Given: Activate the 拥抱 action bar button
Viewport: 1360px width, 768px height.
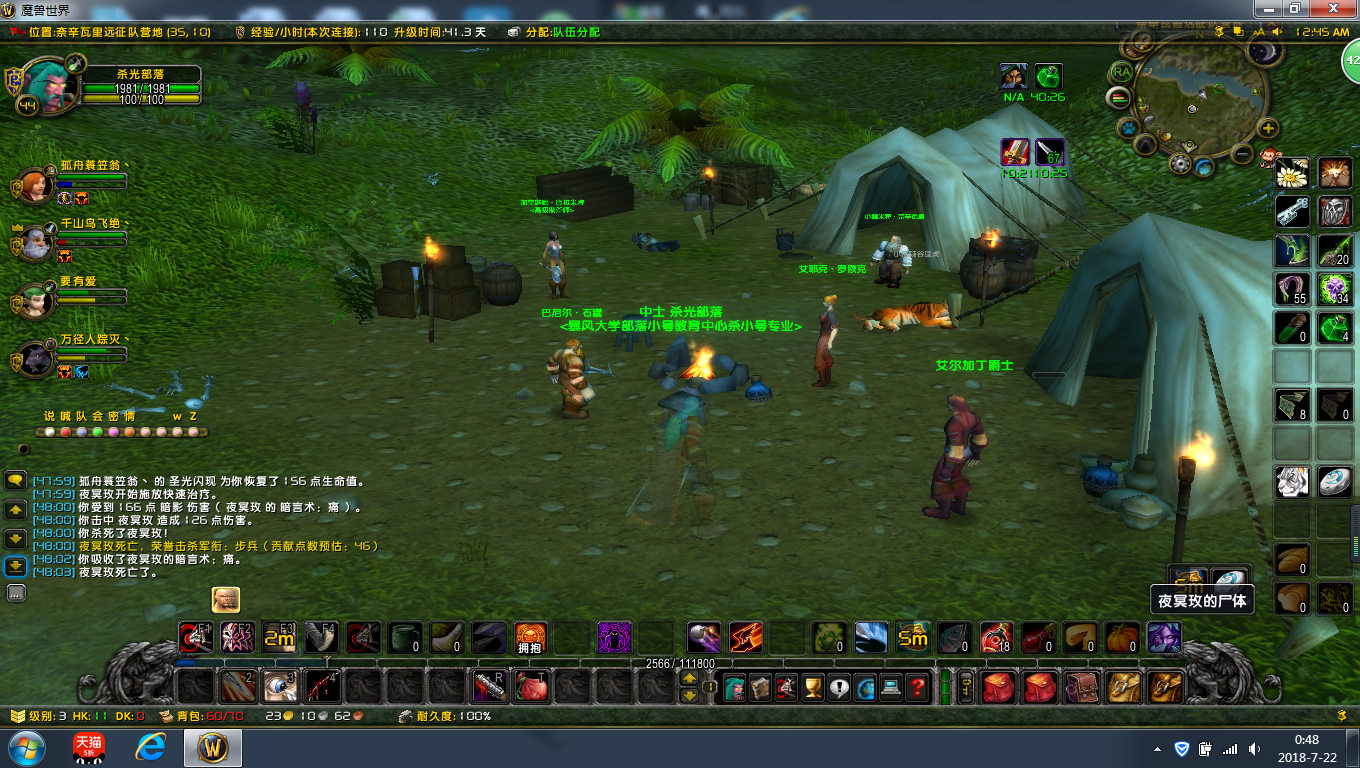Looking at the screenshot, I should pos(531,637).
